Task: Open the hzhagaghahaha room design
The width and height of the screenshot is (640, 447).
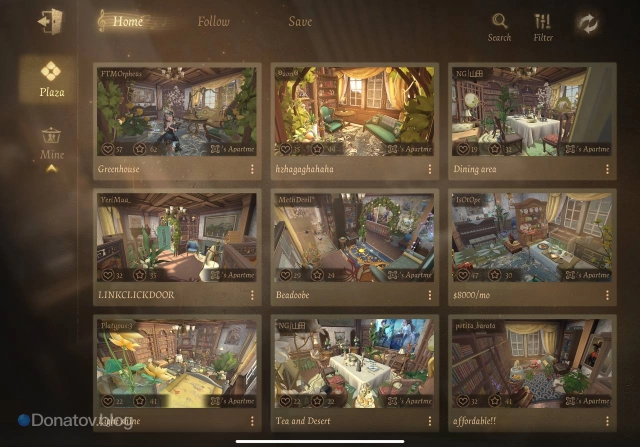Action: pyautogui.click(x=354, y=111)
